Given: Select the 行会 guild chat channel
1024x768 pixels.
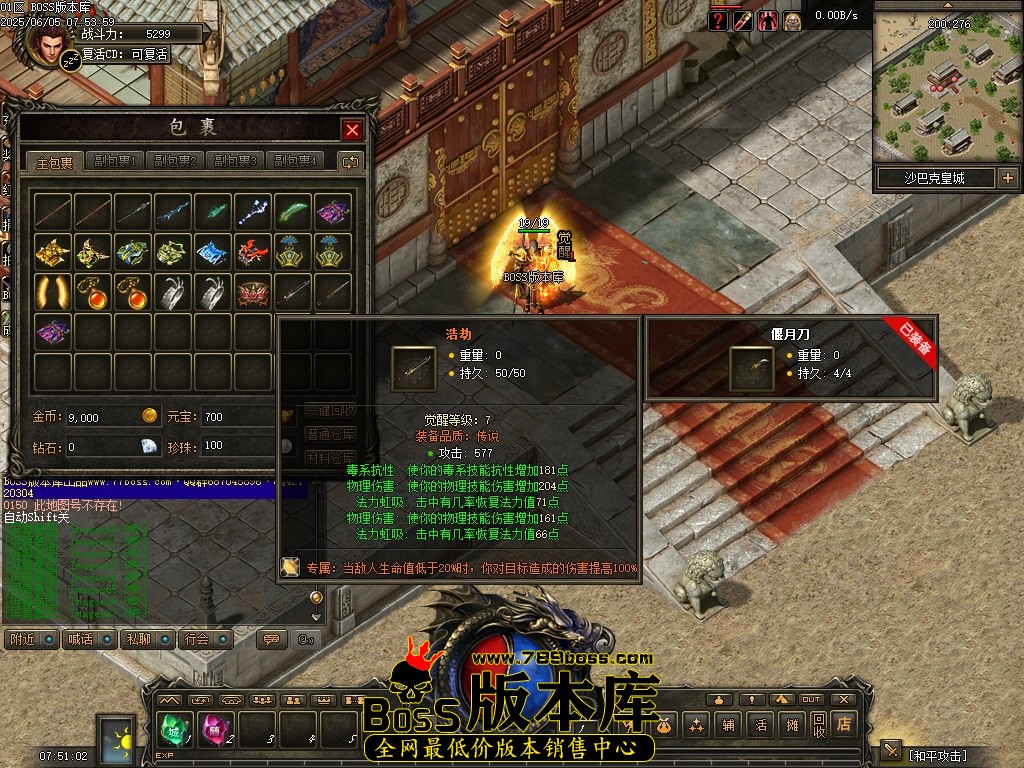Looking at the screenshot, I should point(202,639).
